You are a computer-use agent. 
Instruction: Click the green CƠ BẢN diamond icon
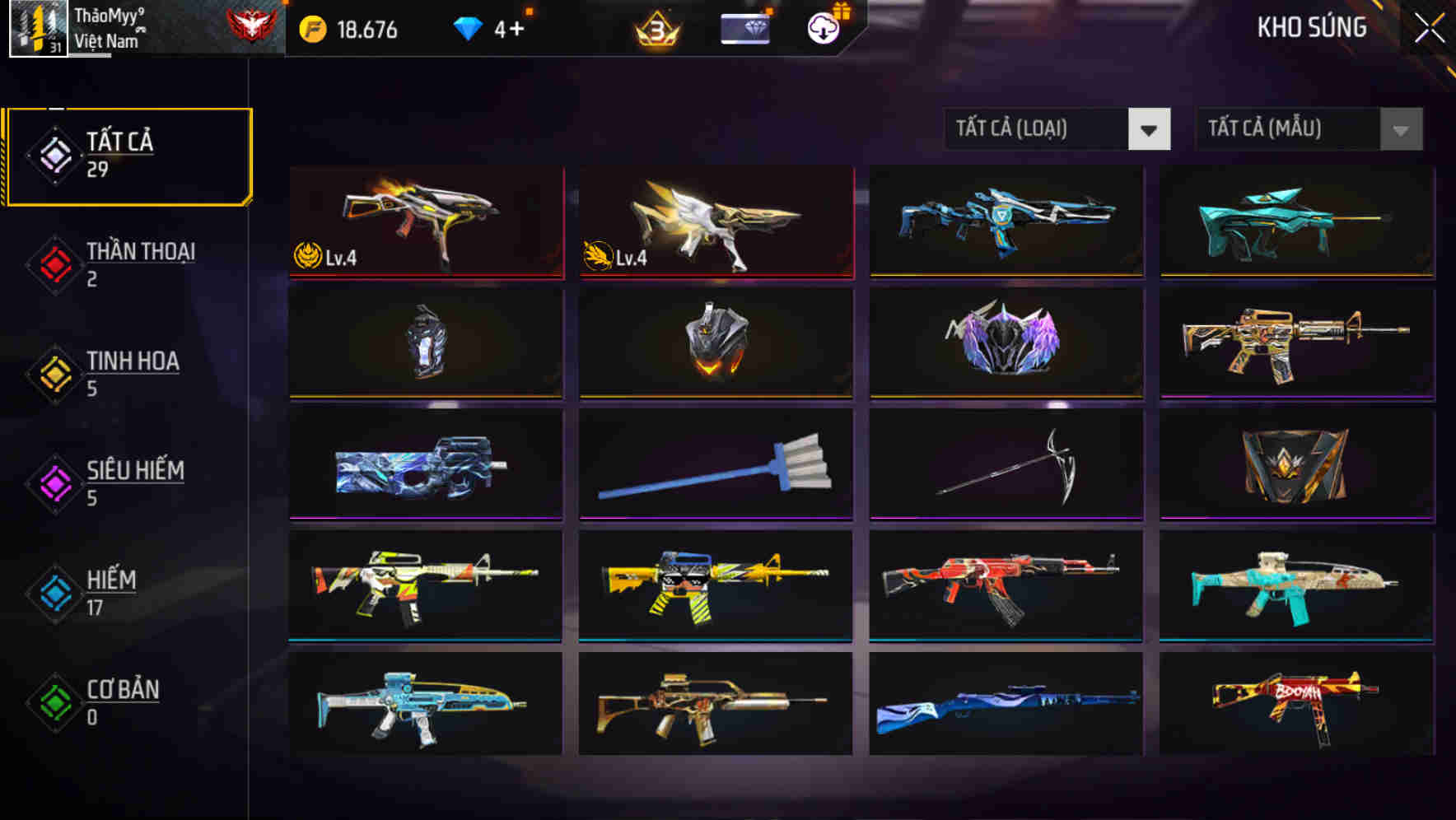click(x=53, y=701)
